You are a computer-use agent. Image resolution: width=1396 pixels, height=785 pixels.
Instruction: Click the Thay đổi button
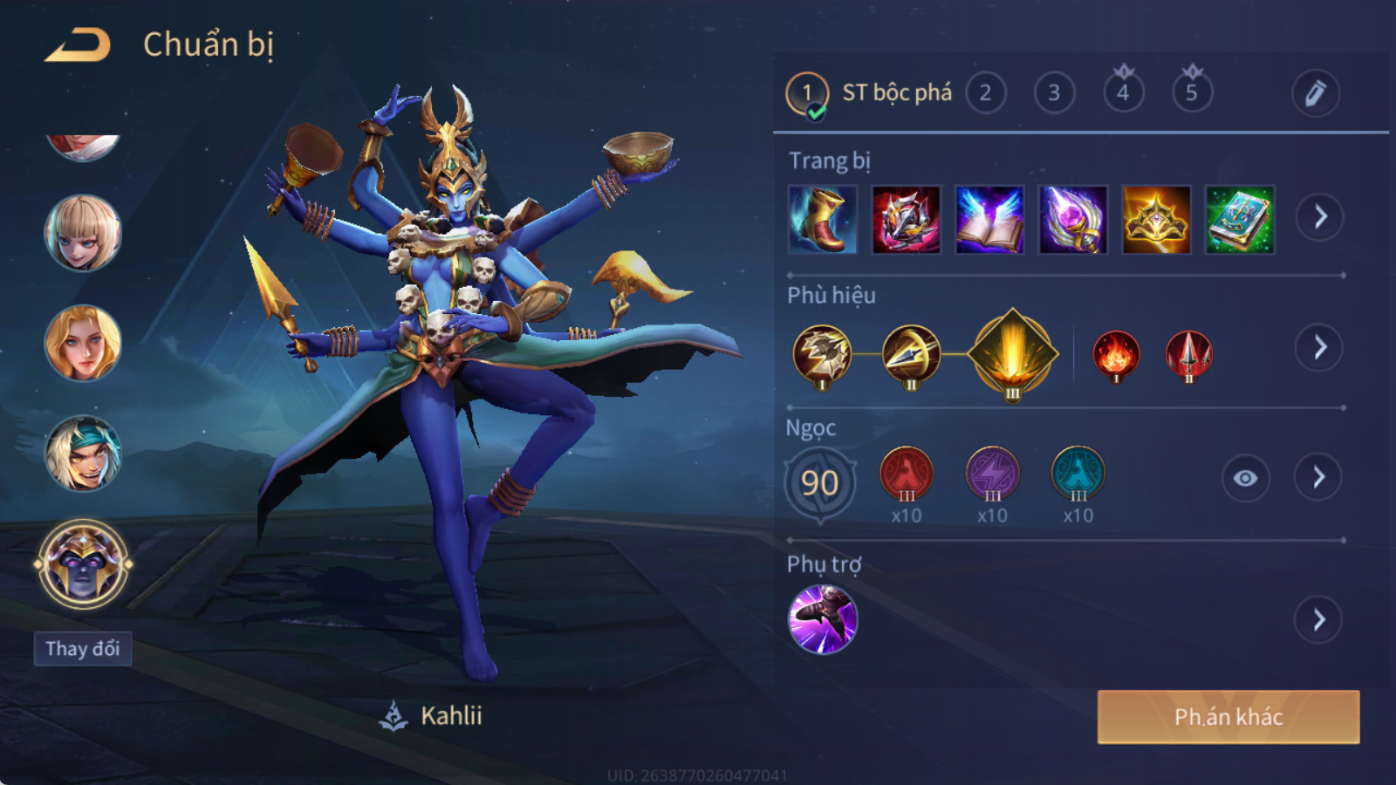pyautogui.click(x=83, y=649)
